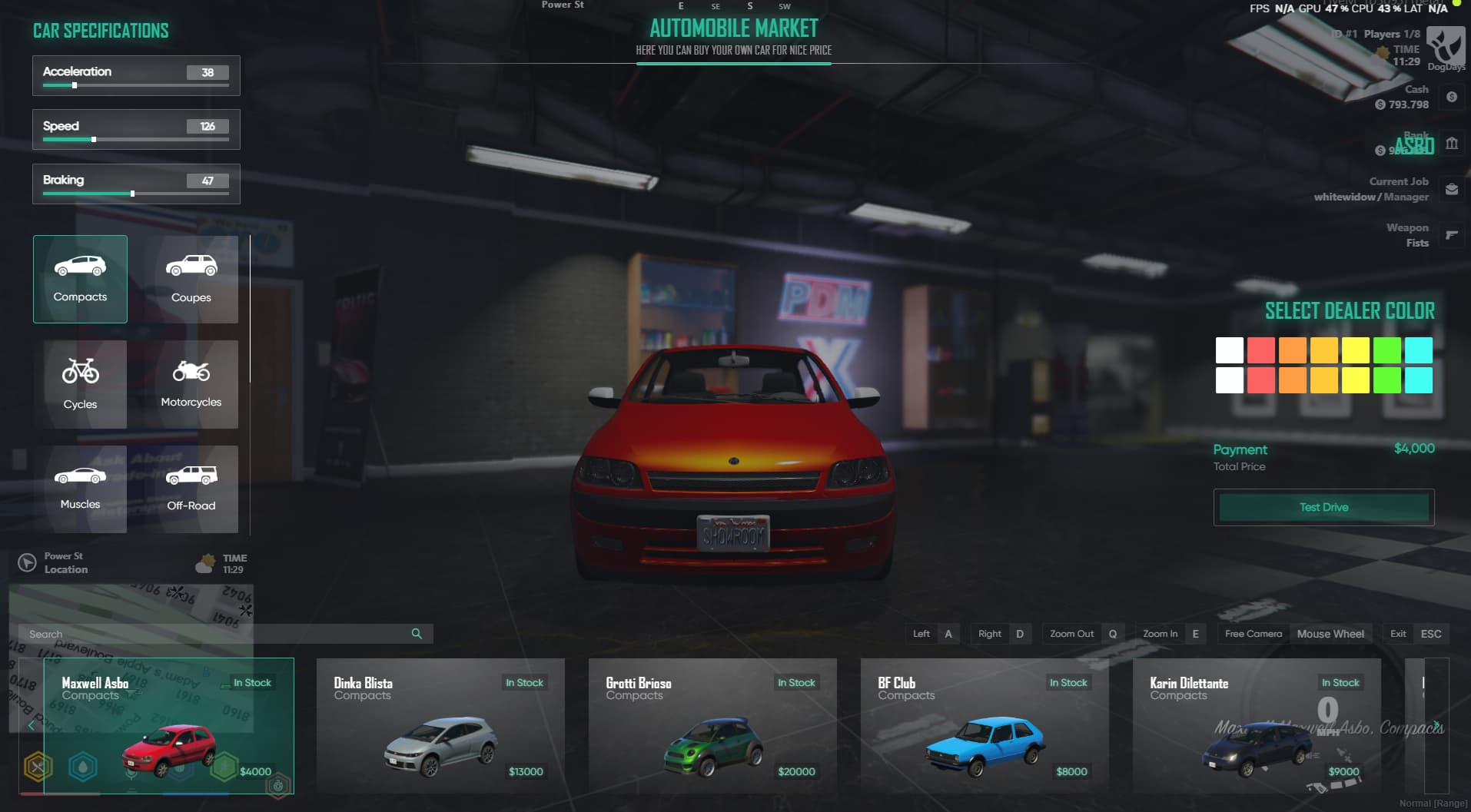Click the fuel drop hexagon on Maxwell Asbo card

pyautogui.click(x=84, y=768)
